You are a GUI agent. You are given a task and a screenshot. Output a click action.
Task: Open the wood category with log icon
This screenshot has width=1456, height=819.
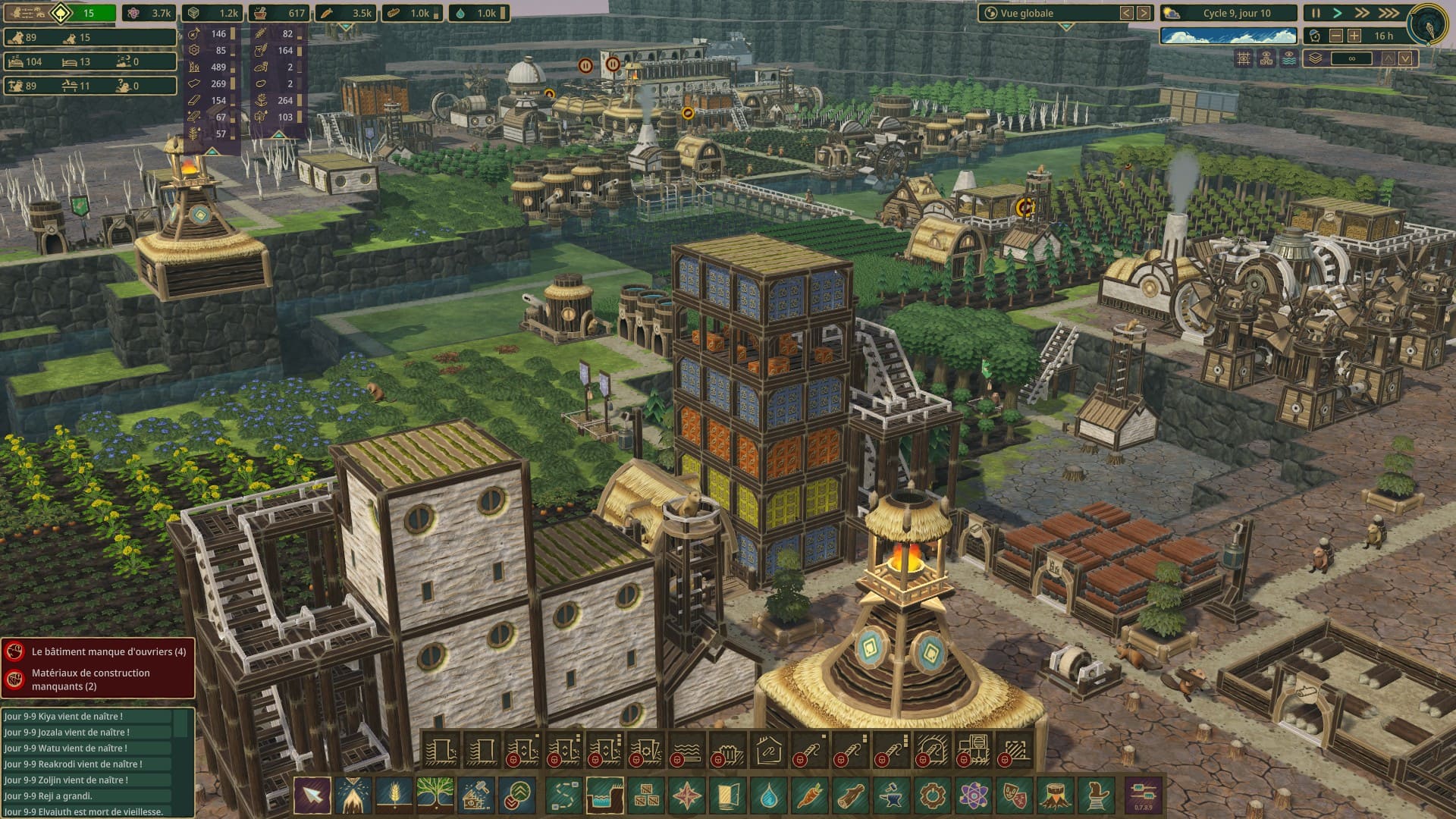(x=849, y=796)
